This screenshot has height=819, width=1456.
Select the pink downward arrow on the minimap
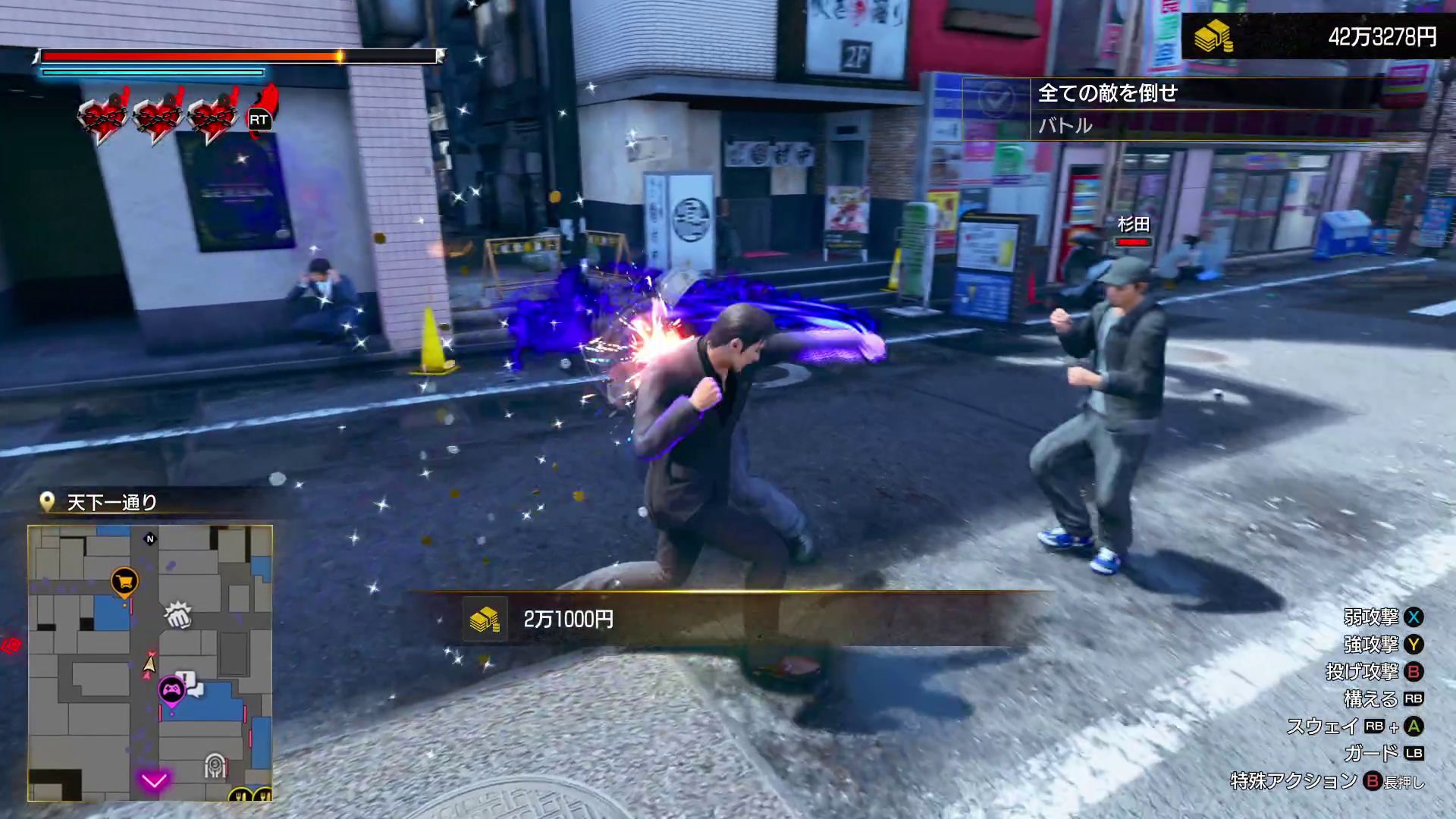pyautogui.click(x=154, y=780)
